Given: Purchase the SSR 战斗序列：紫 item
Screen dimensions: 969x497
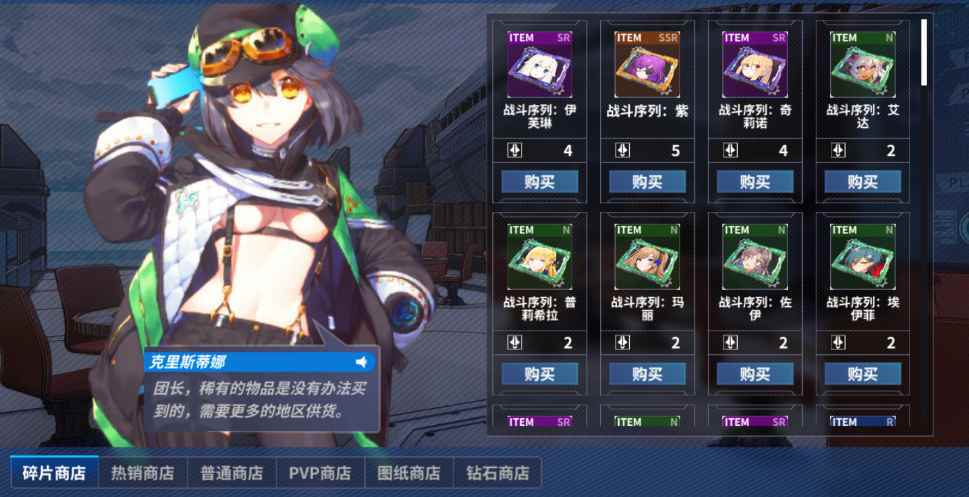Looking at the screenshot, I should pyautogui.click(x=647, y=181).
